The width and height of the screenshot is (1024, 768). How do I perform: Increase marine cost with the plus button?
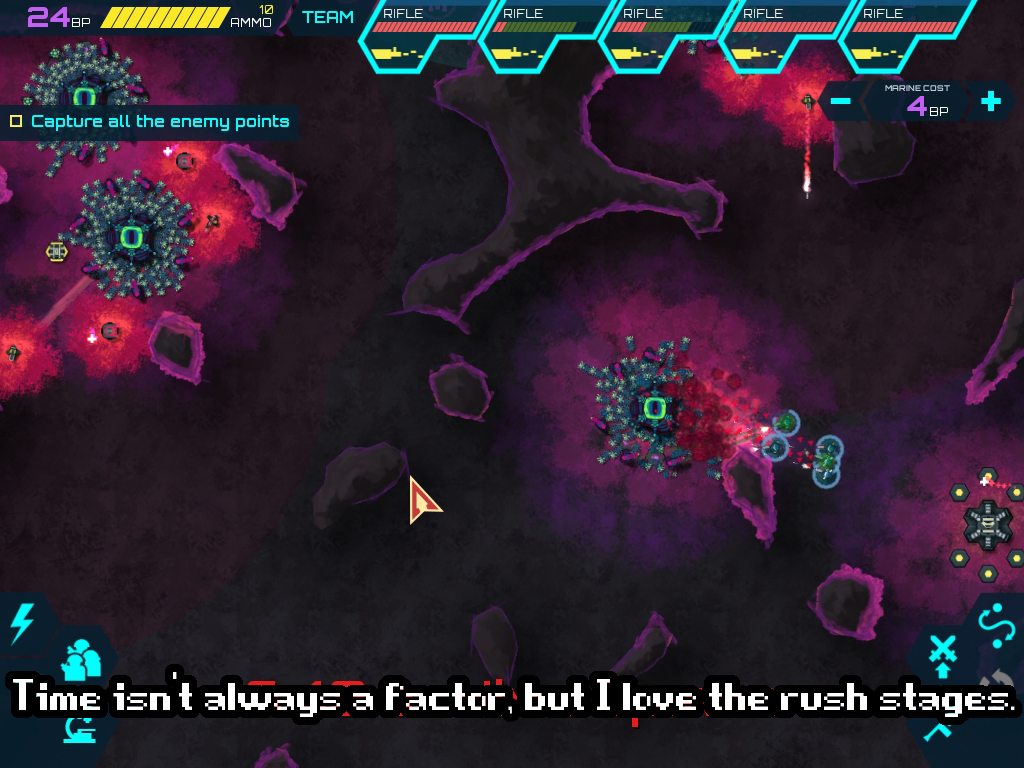990,101
